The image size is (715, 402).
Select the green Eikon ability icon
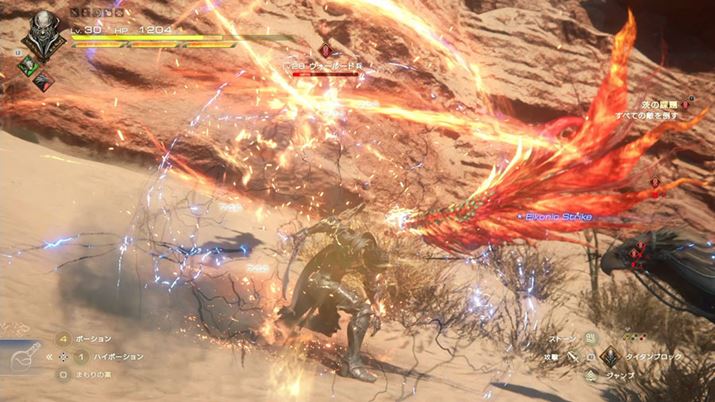[x=27, y=65]
